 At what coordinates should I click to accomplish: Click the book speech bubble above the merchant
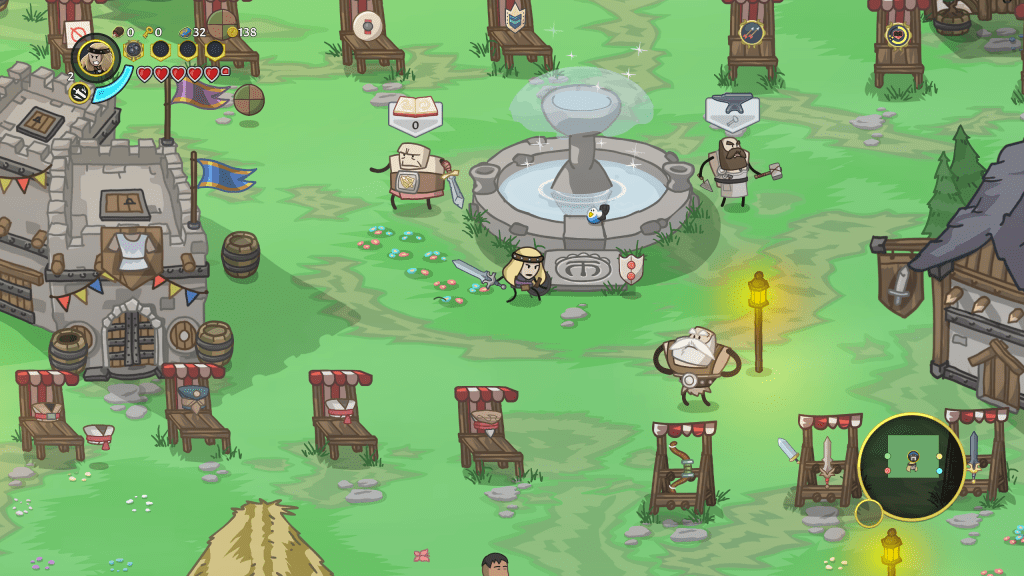pyautogui.click(x=415, y=111)
